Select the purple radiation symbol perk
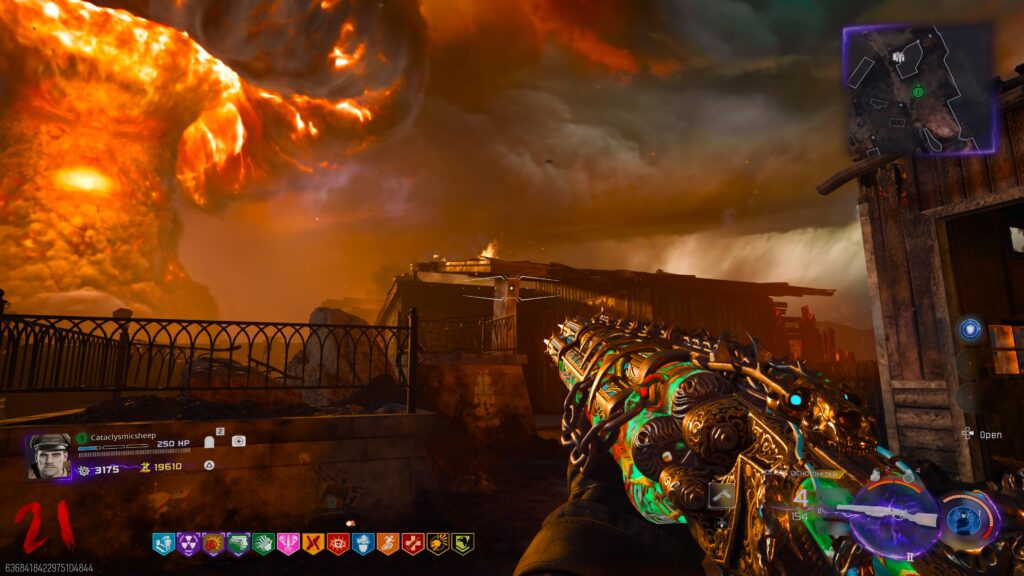 tap(188, 543)
